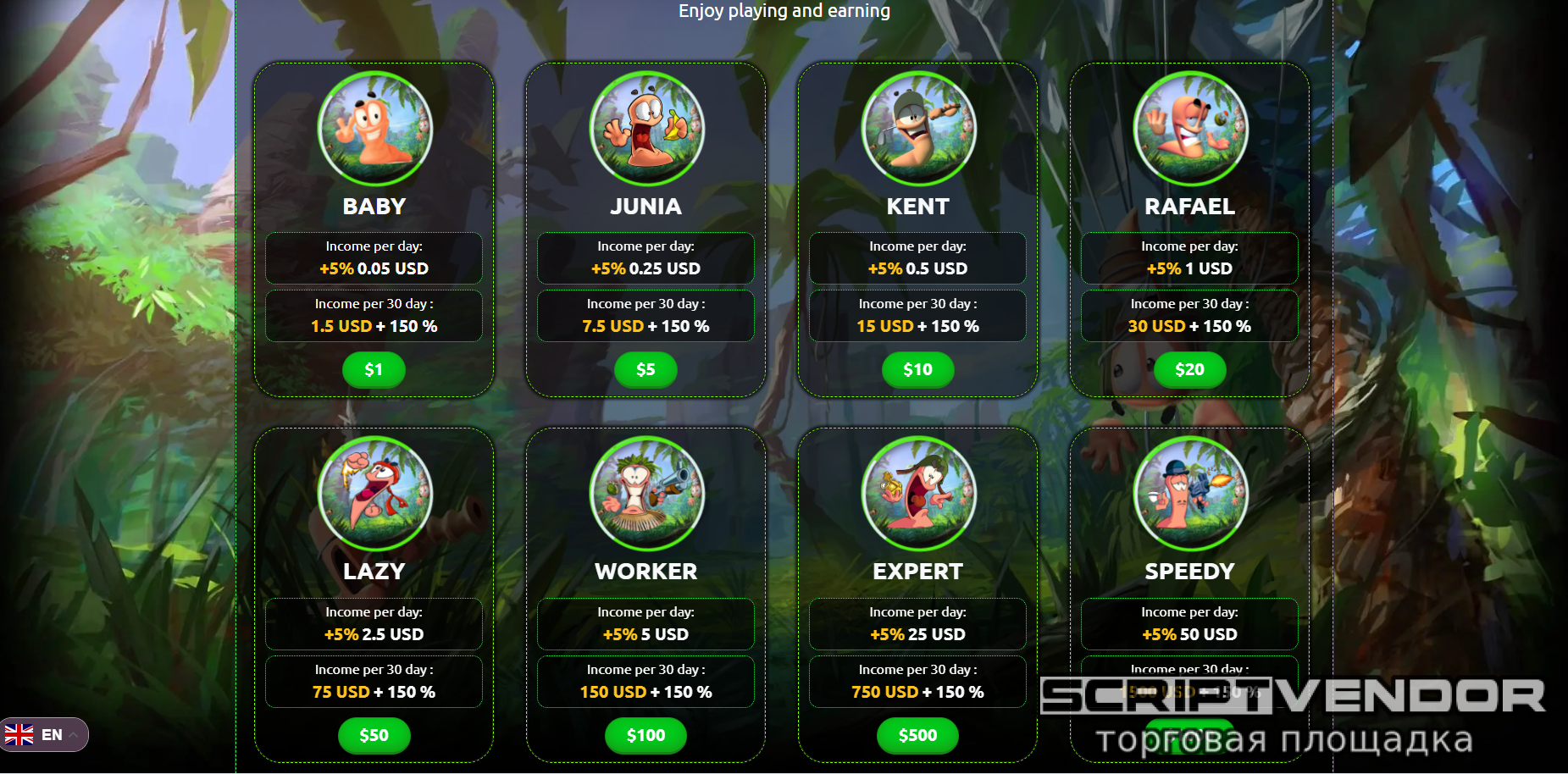Click the $10 Kent buy button
Screen dimensions: 1568x774
pos(917,370)
